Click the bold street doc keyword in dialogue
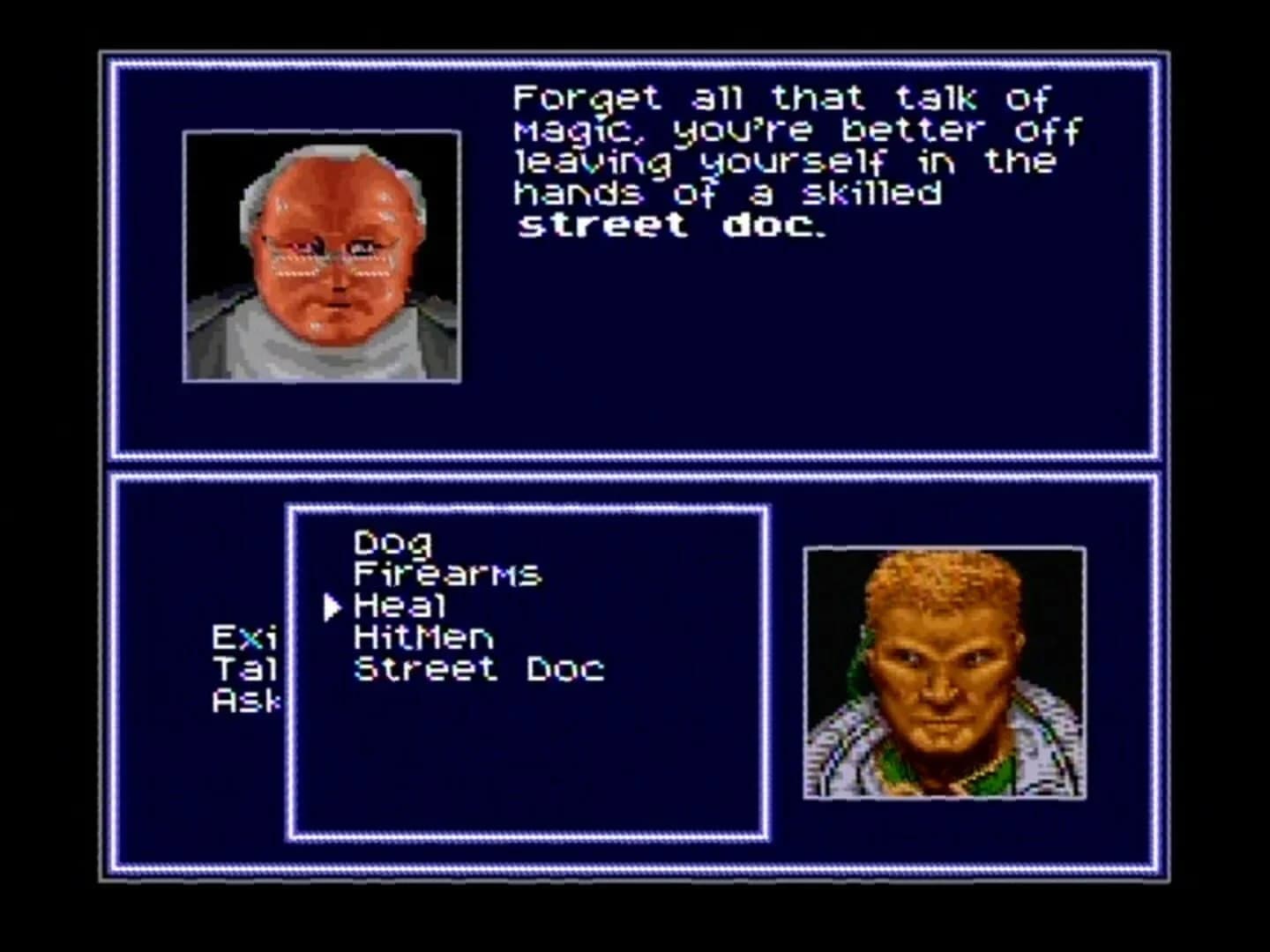The width and height of the screenshot is (1270, 952). pyautogui.click(x=670, y=225)
